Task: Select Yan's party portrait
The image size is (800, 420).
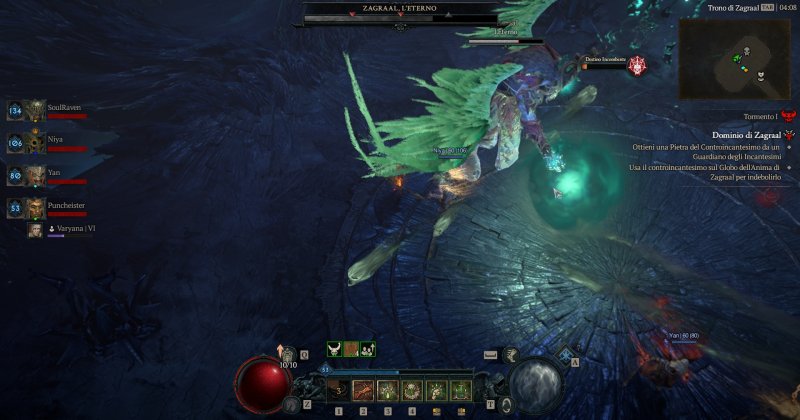Action: [35, 175]
